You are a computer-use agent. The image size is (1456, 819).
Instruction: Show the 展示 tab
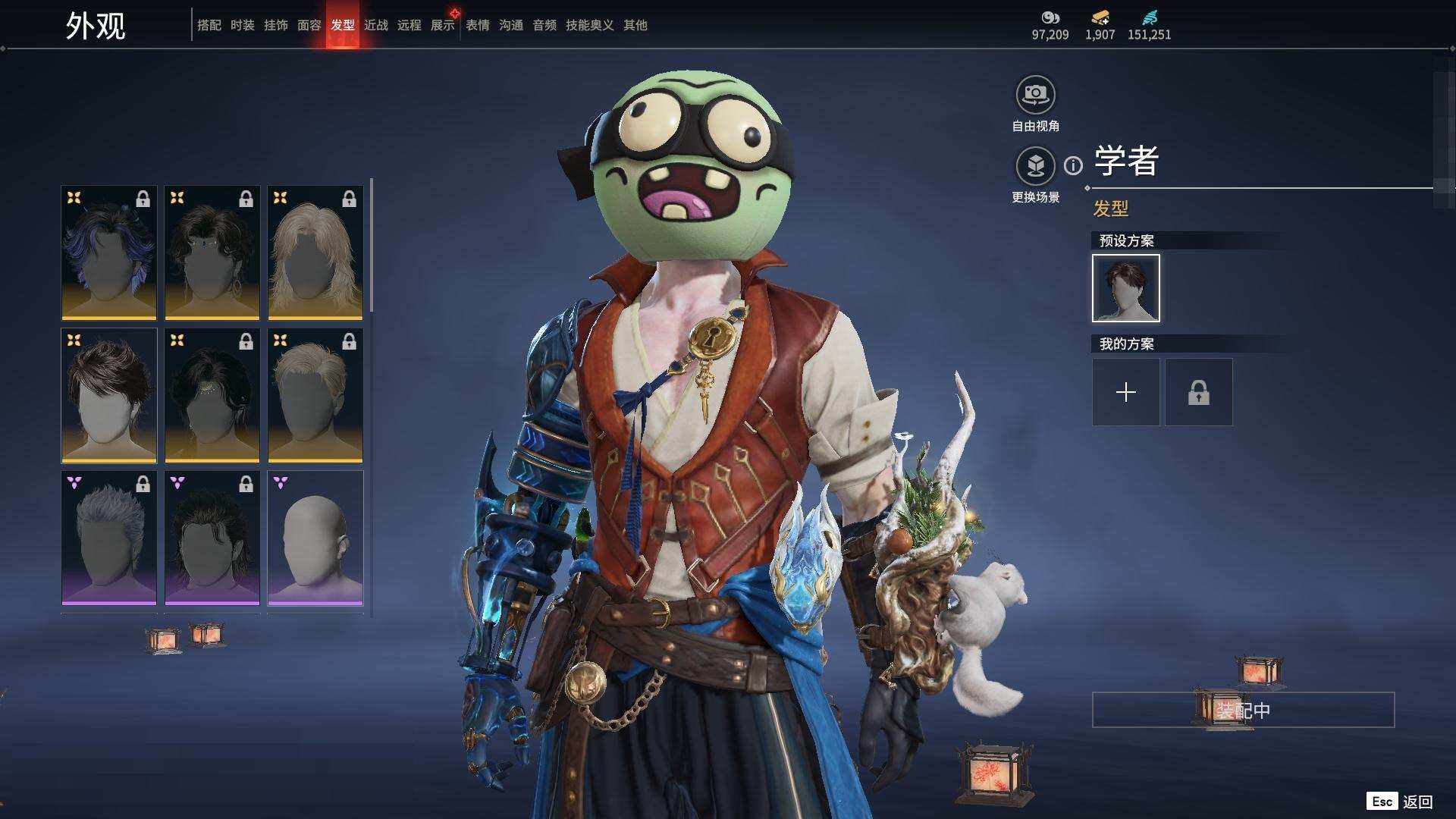tap(442, 25)
